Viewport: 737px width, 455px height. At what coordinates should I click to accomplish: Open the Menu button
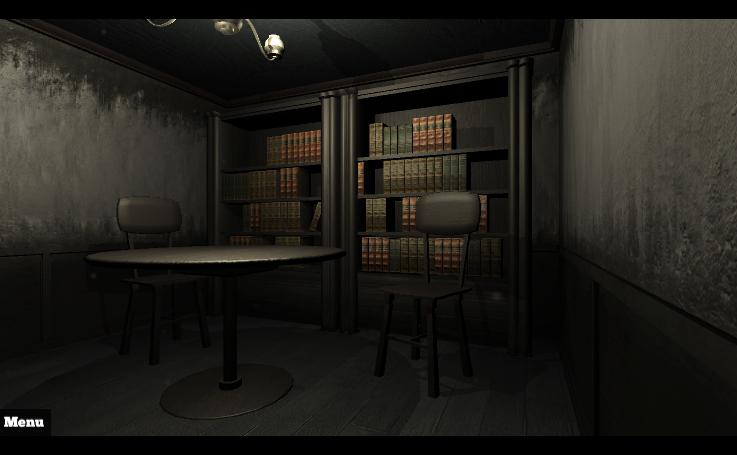(24, 422)
